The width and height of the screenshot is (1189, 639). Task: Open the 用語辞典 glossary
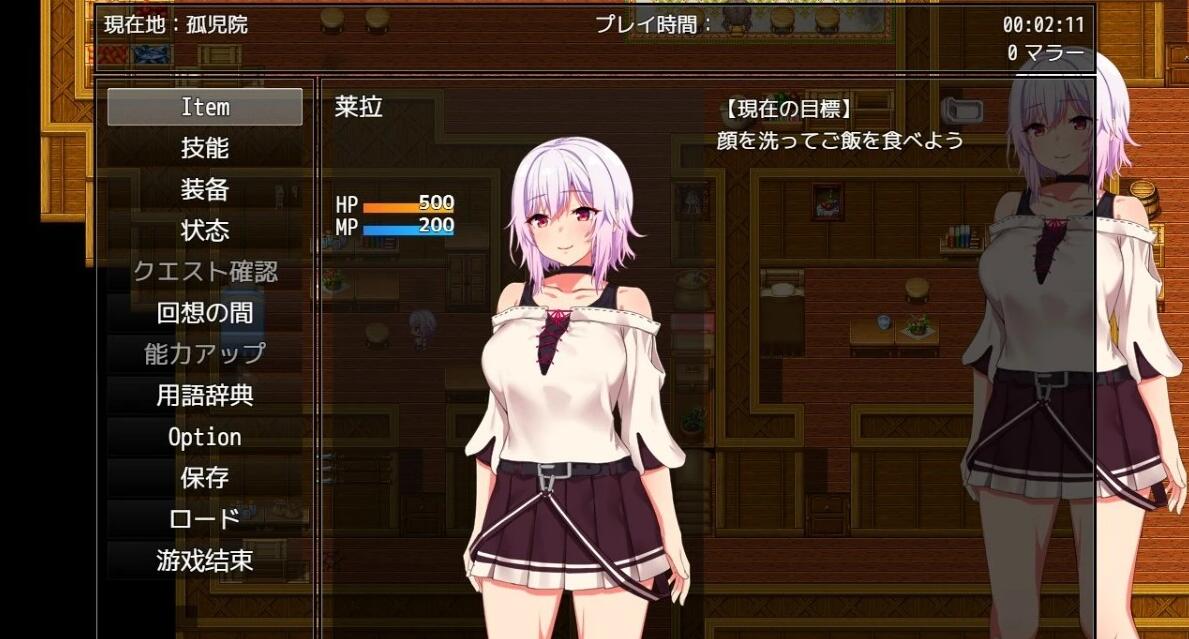205,396
